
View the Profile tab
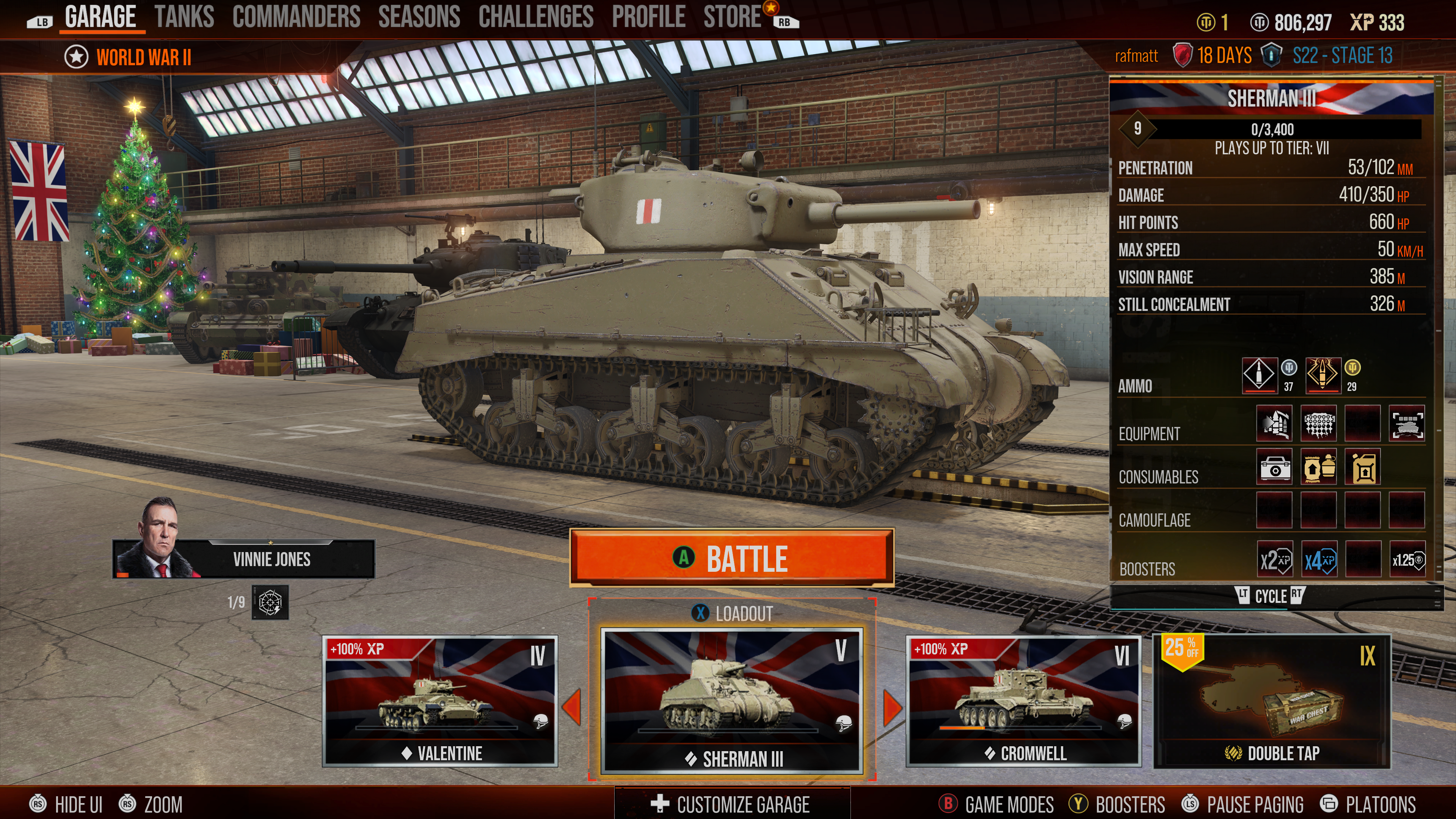pos(648,17)
